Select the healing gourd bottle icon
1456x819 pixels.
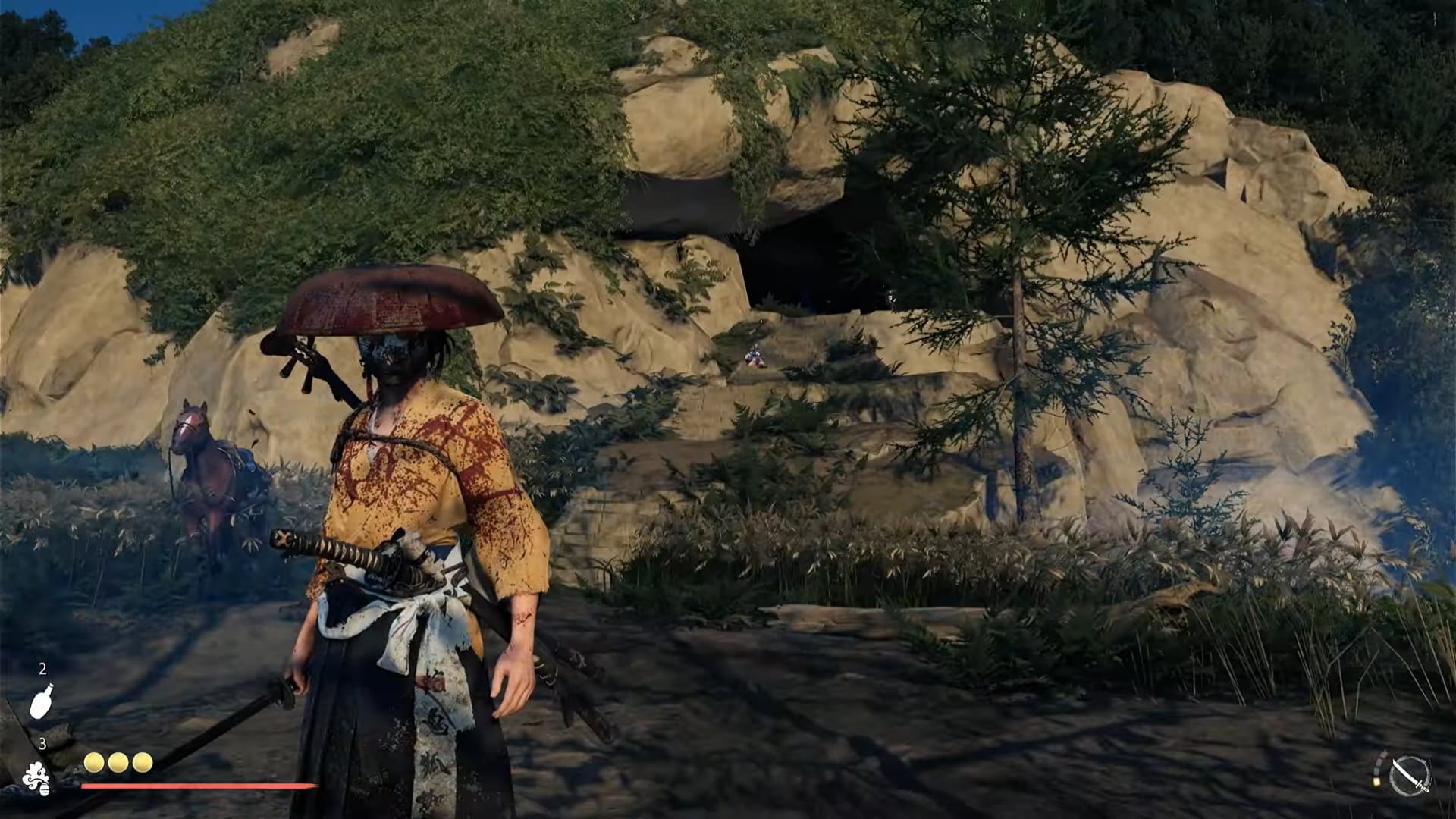tap(42, 701)
